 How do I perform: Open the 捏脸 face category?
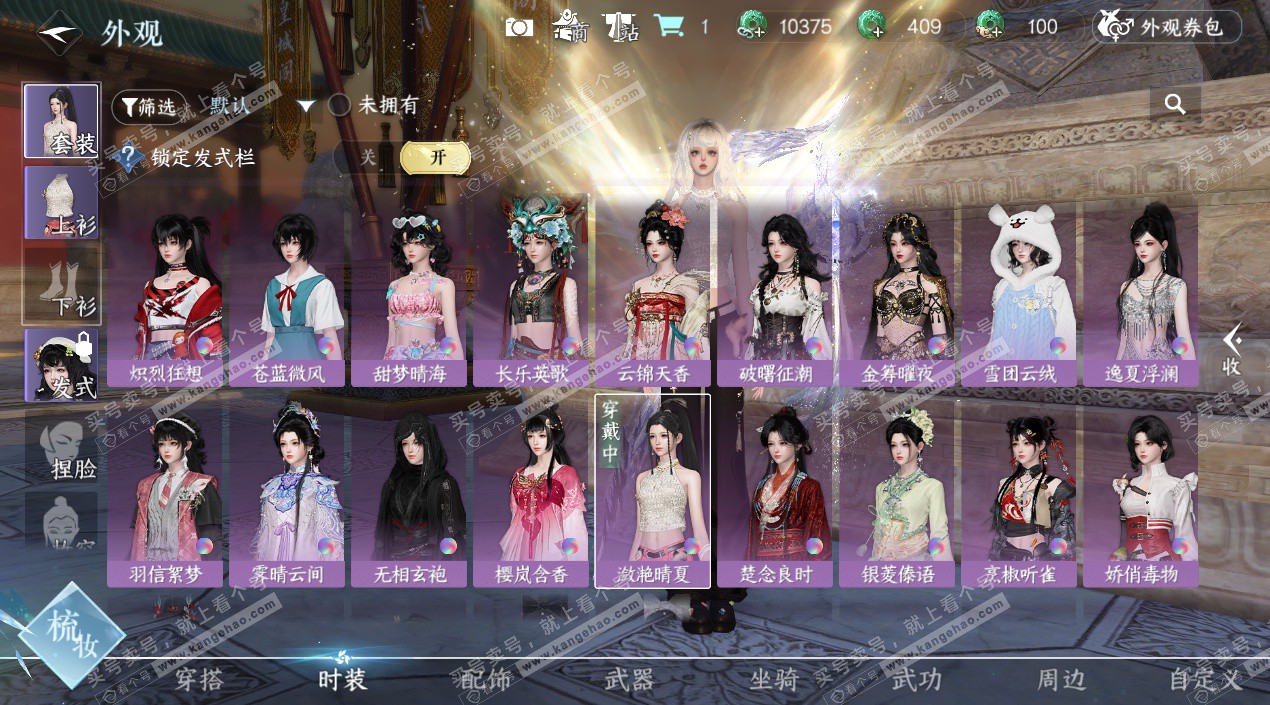(62, 446)
